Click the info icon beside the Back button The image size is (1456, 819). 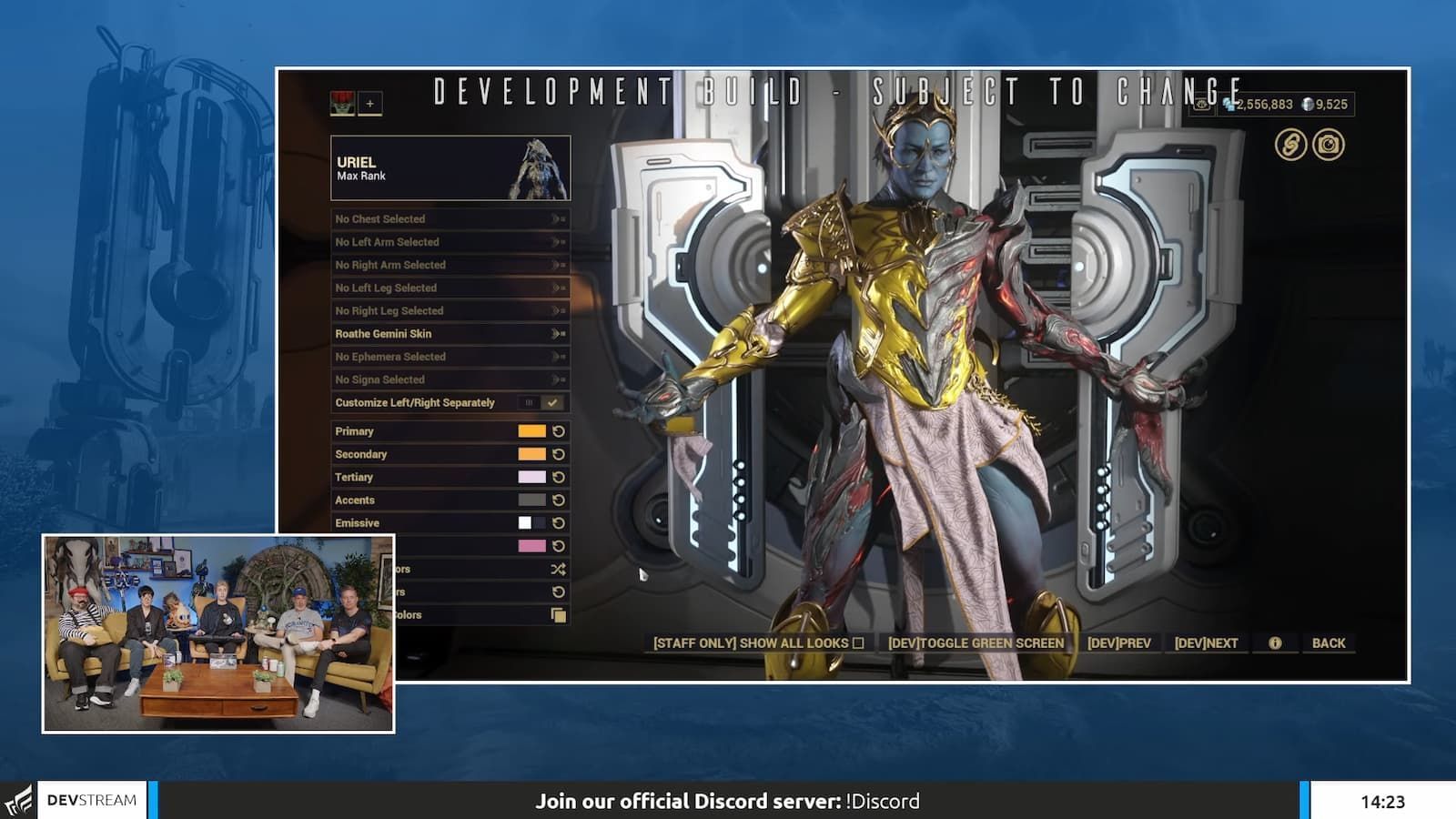point(1275,642)
